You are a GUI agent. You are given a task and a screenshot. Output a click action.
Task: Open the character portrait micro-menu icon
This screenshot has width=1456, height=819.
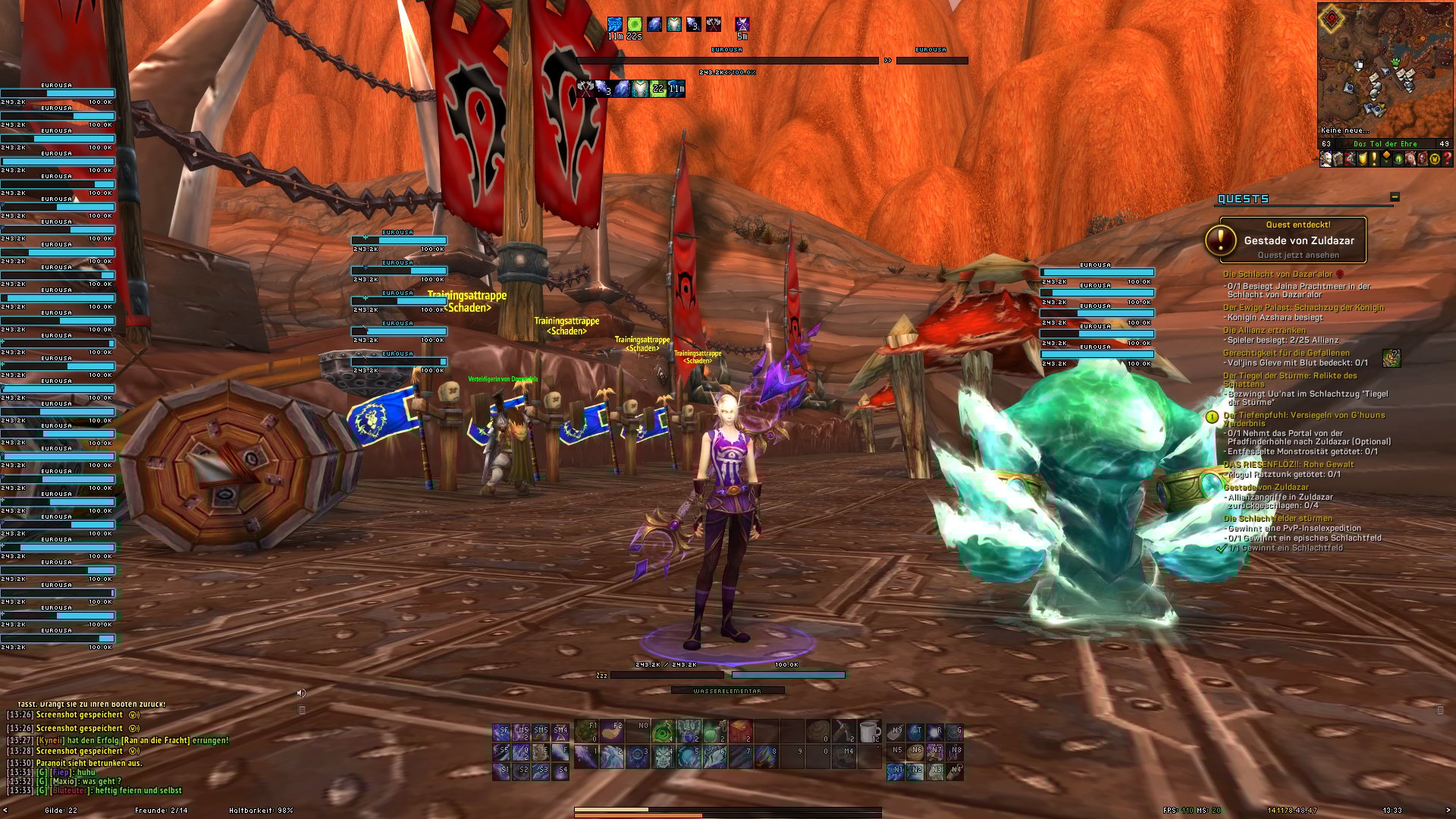(1326, 159)
